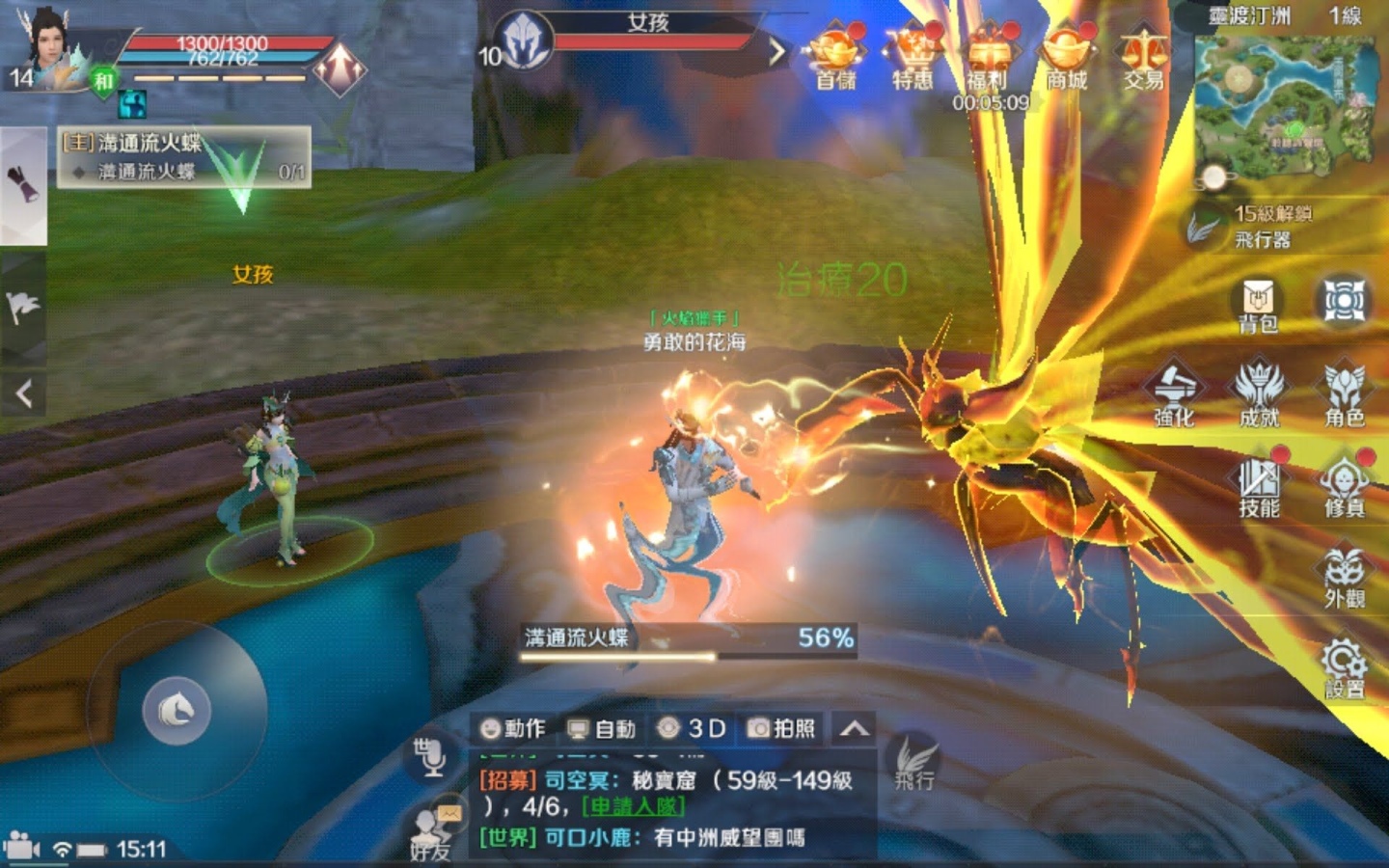Viewport: 1389px width, 868px height.
Task: Collapse the left side panel arrow
Action: [21, 393]
